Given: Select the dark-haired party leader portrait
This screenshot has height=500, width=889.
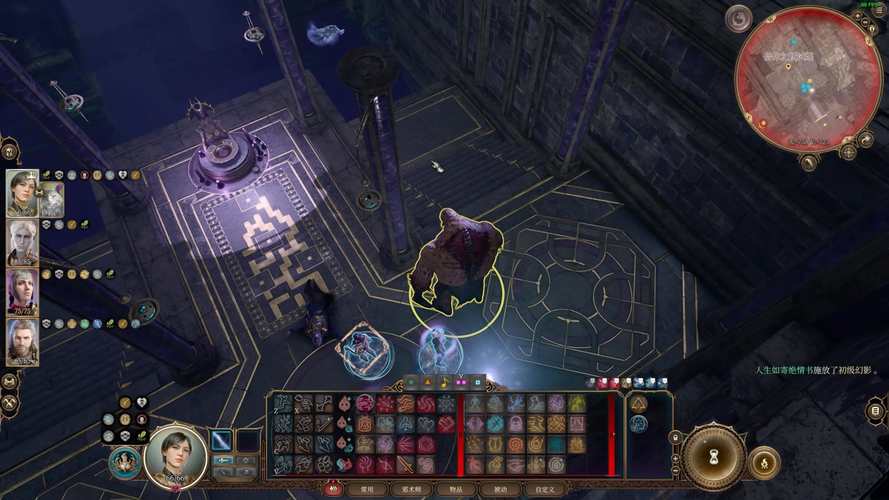Looking at the screenshot, I should (22, 193).
